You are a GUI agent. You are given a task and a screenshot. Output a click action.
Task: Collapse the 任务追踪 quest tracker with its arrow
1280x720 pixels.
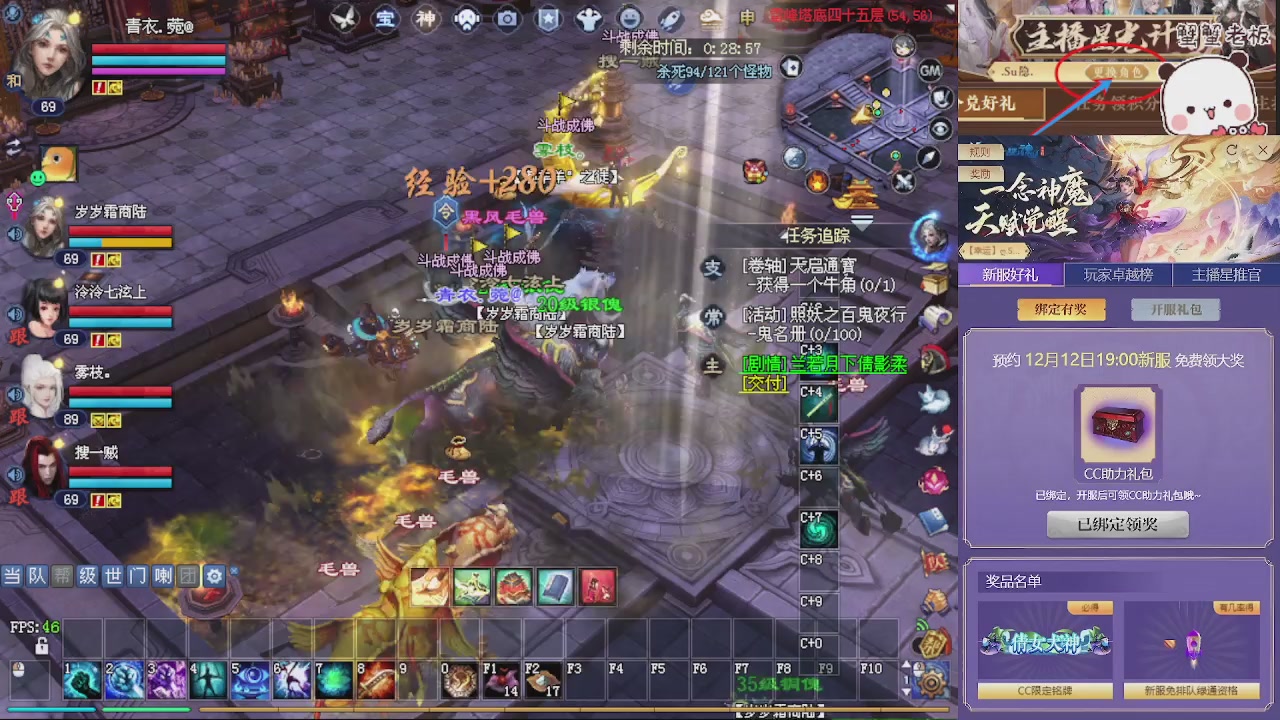[x=862, y=222]
